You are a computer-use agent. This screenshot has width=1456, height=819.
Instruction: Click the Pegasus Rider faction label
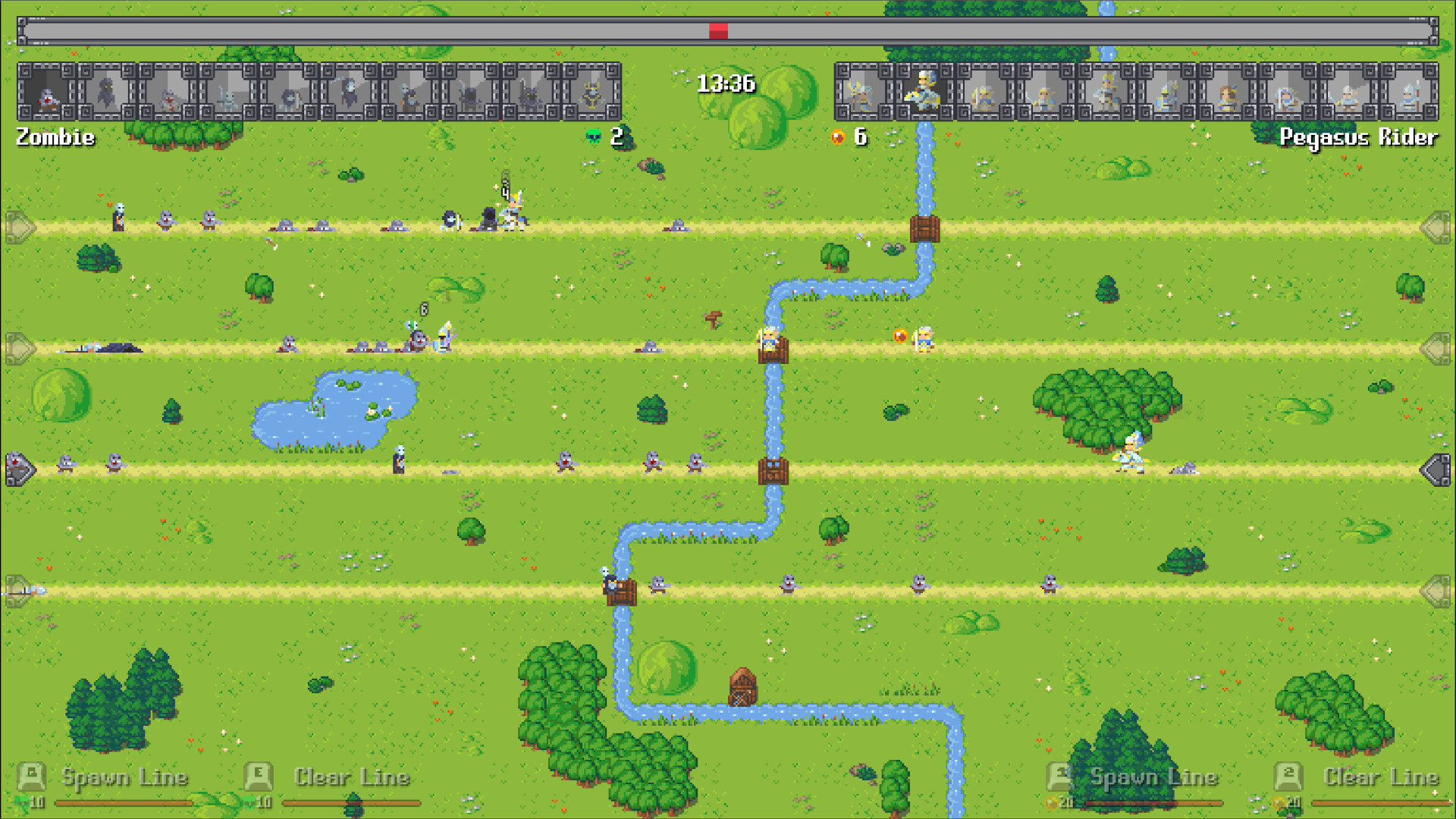coord(1357,138)
